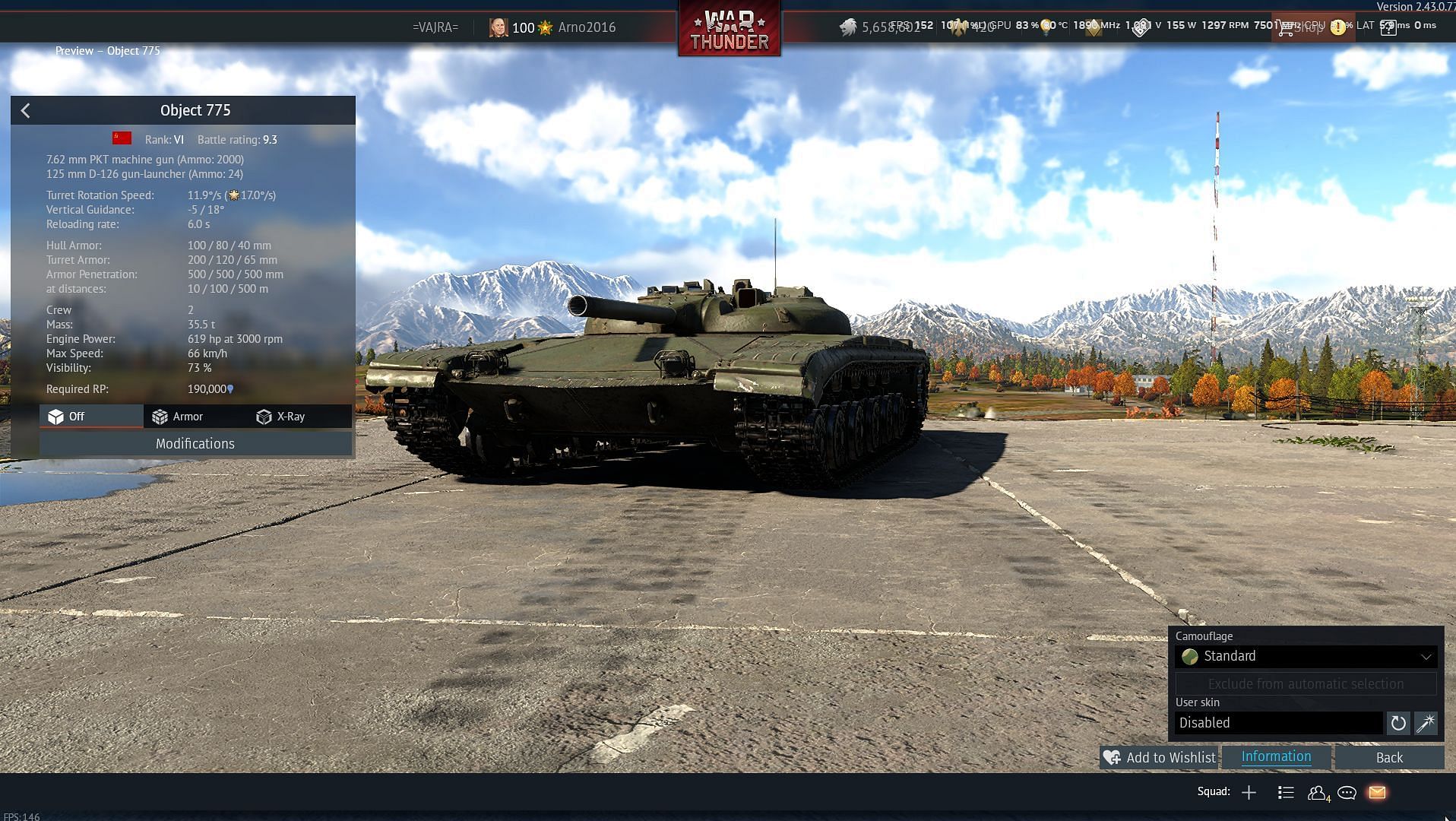Open the Arno2016 player profile
Screen dimensions: 1456x821
[x=586, y=27]
